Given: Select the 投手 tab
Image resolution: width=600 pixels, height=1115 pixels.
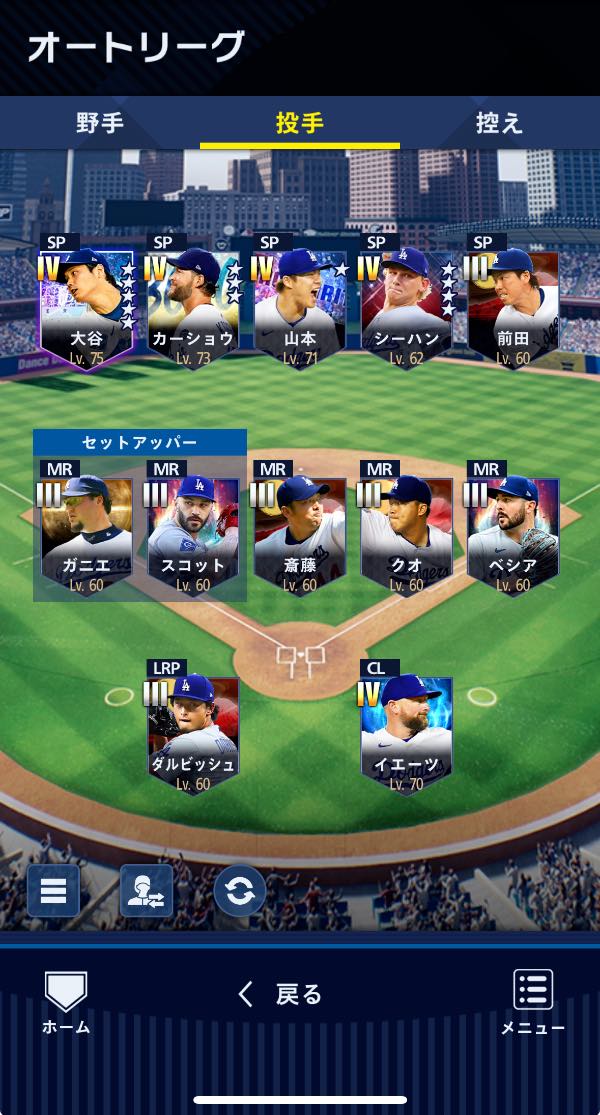Looking at the screenshot, I should tap(300, 123).
